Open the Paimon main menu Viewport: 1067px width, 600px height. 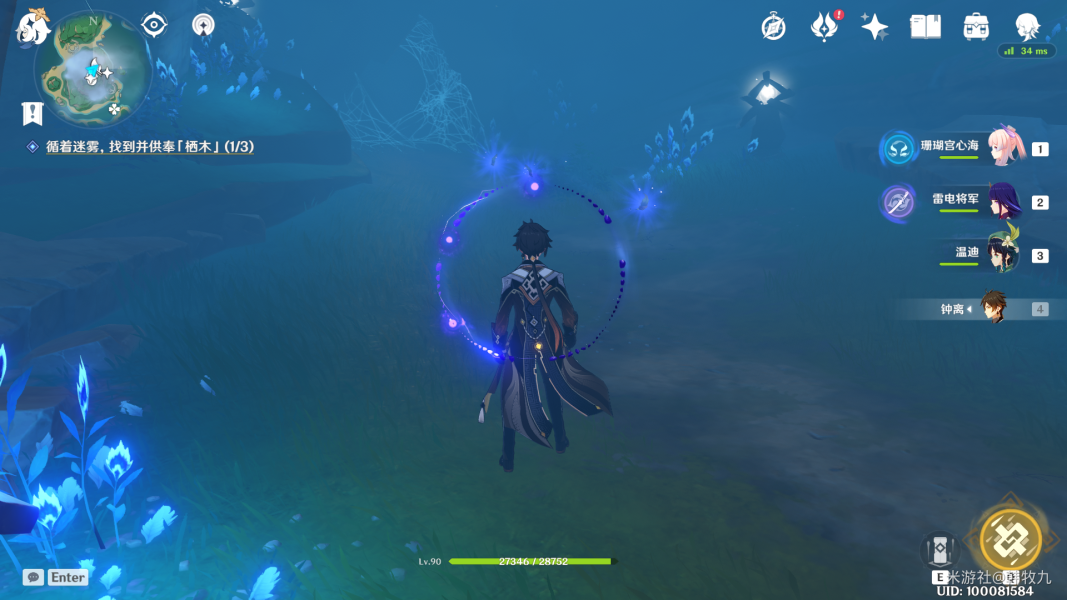[33, 26]
